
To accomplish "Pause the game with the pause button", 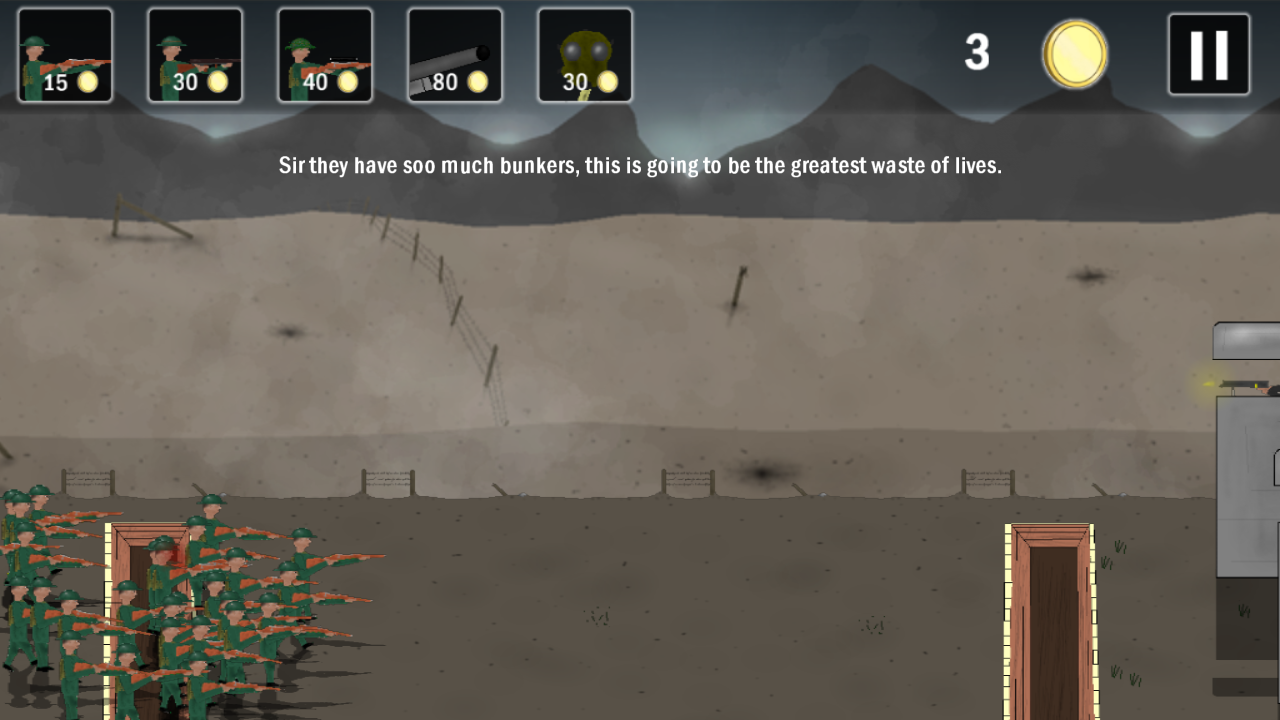I will [x=1208, y=54].
